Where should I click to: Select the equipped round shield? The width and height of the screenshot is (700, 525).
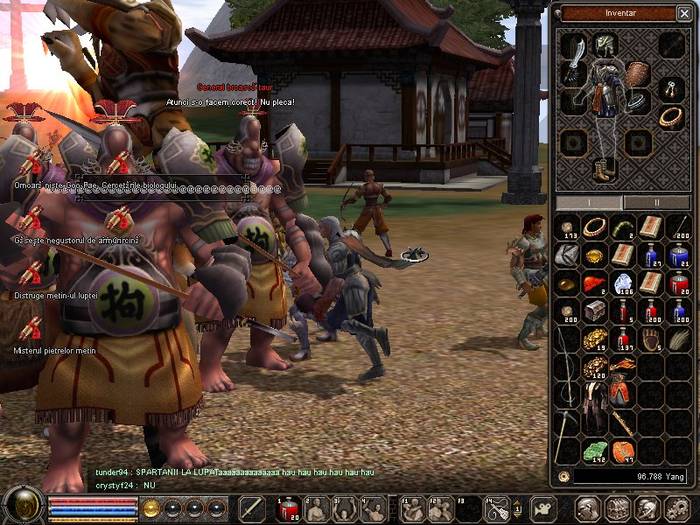(x=638, y=74)
